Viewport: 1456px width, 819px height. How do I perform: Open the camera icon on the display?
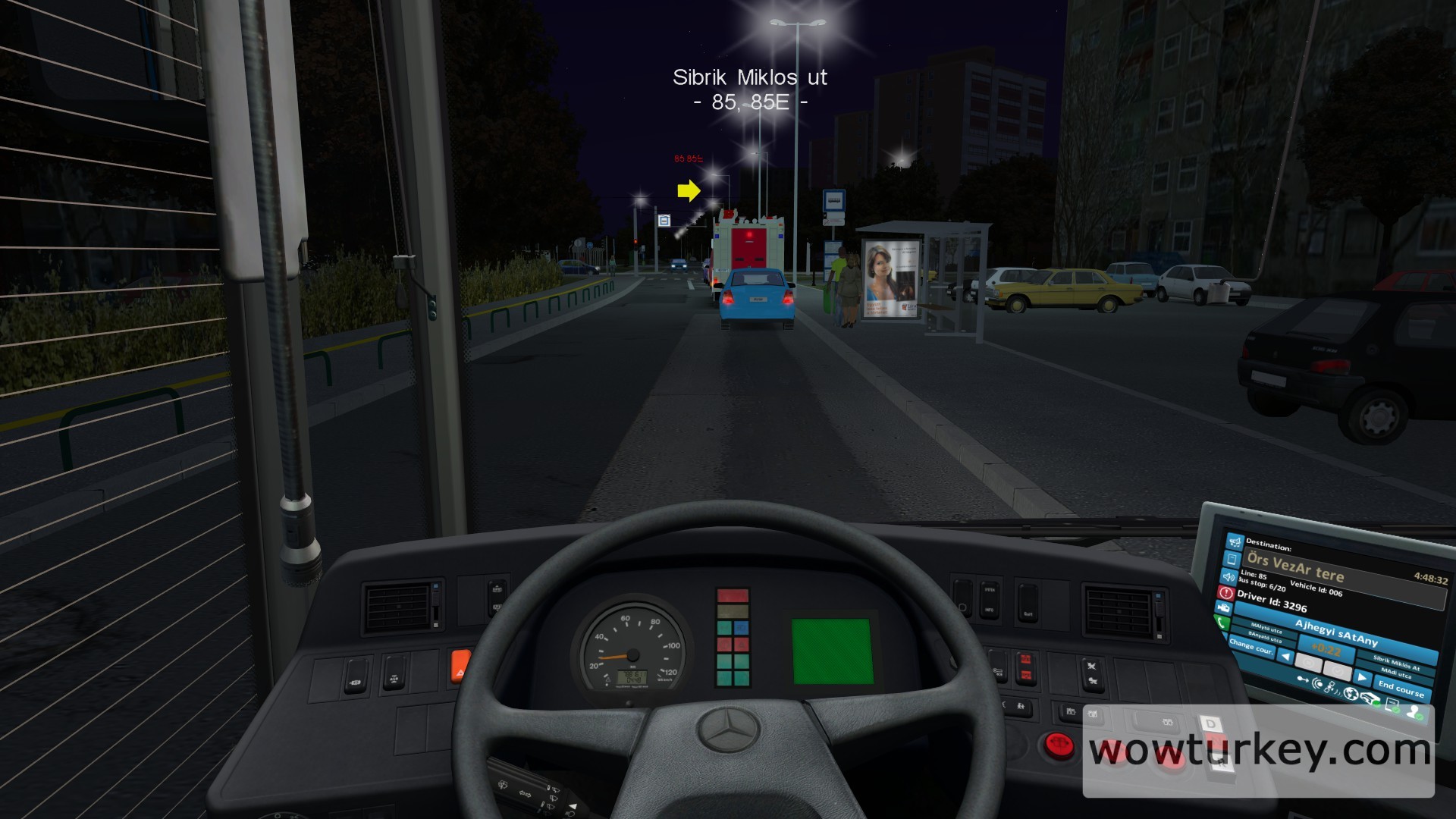1223,608
